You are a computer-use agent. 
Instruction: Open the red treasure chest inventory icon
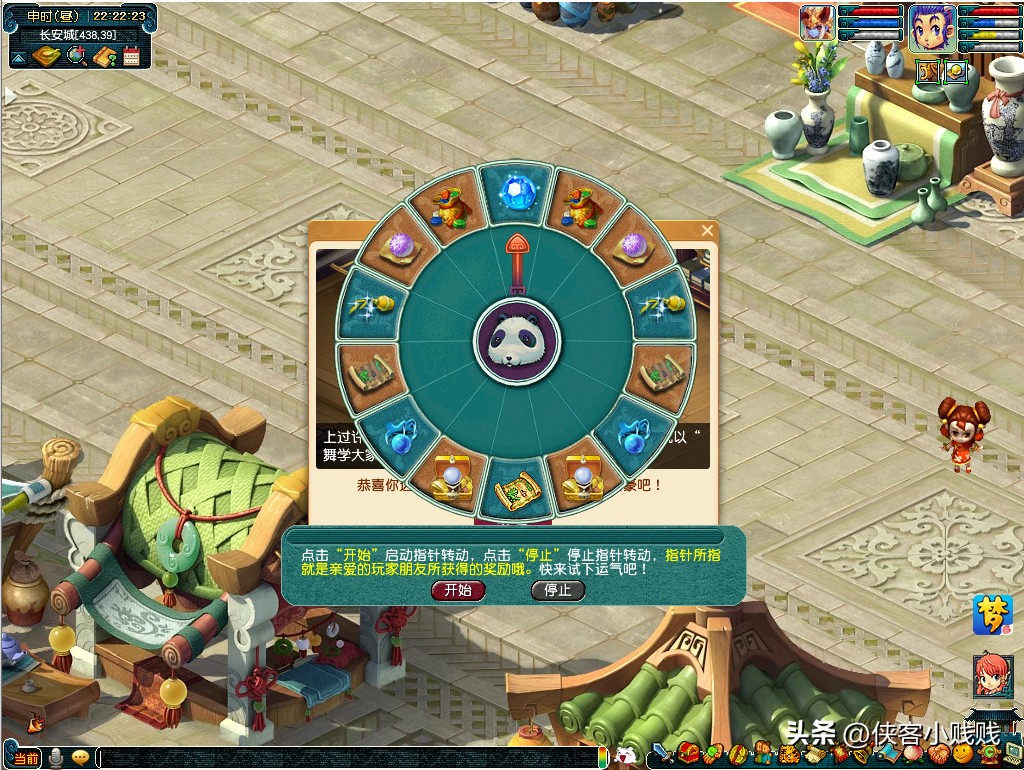tap(687, 753)
